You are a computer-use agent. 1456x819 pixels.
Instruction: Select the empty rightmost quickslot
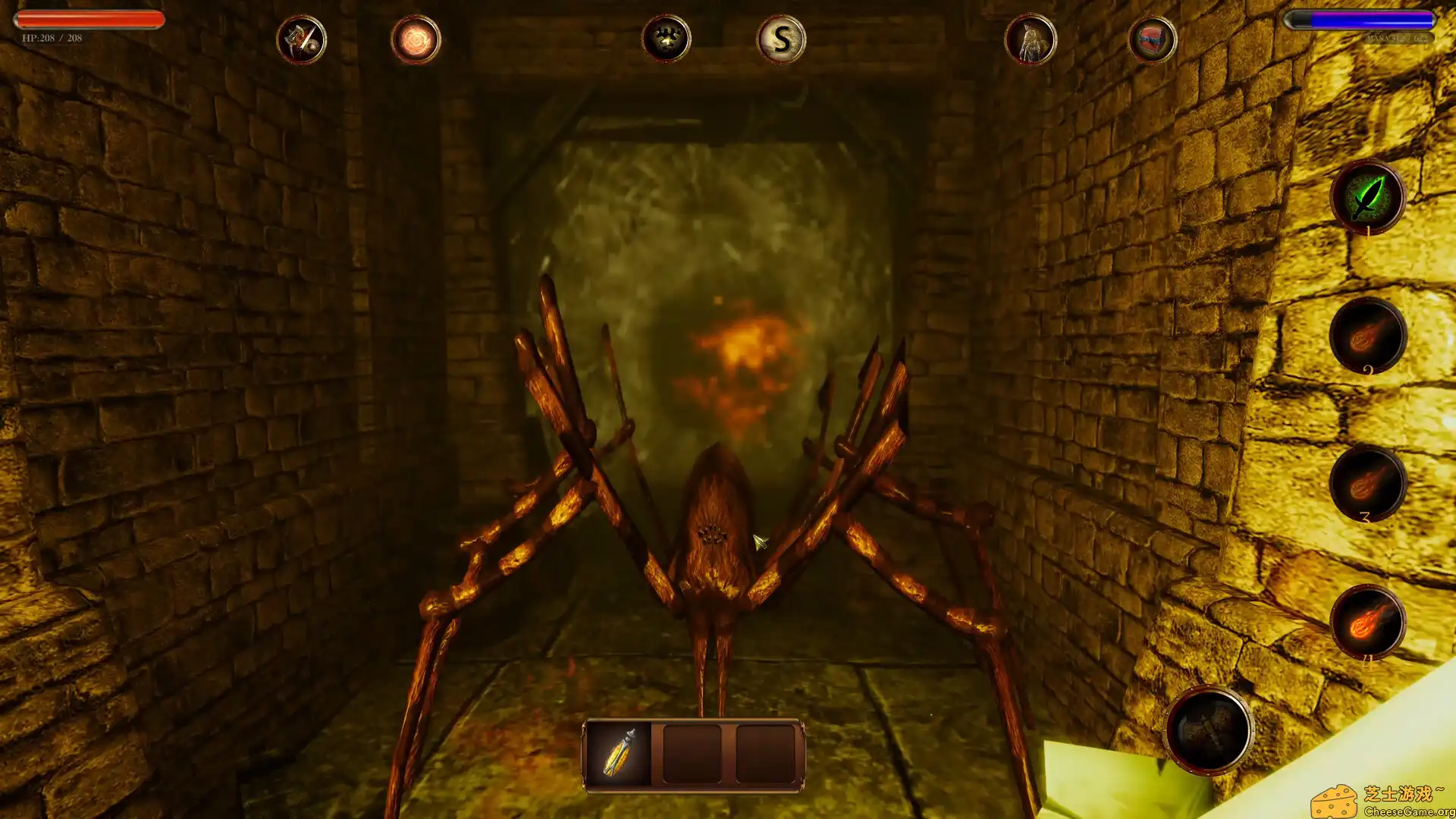(768, 753)
